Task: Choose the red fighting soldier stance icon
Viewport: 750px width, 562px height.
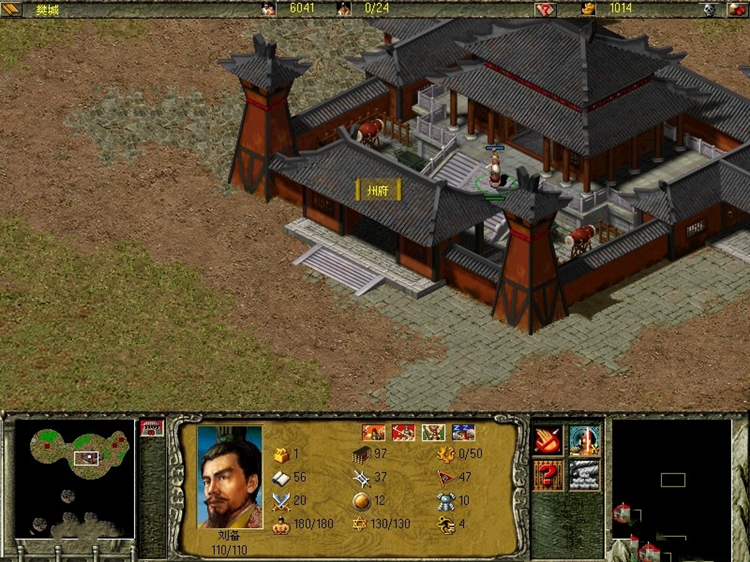Action: point(404,432)
